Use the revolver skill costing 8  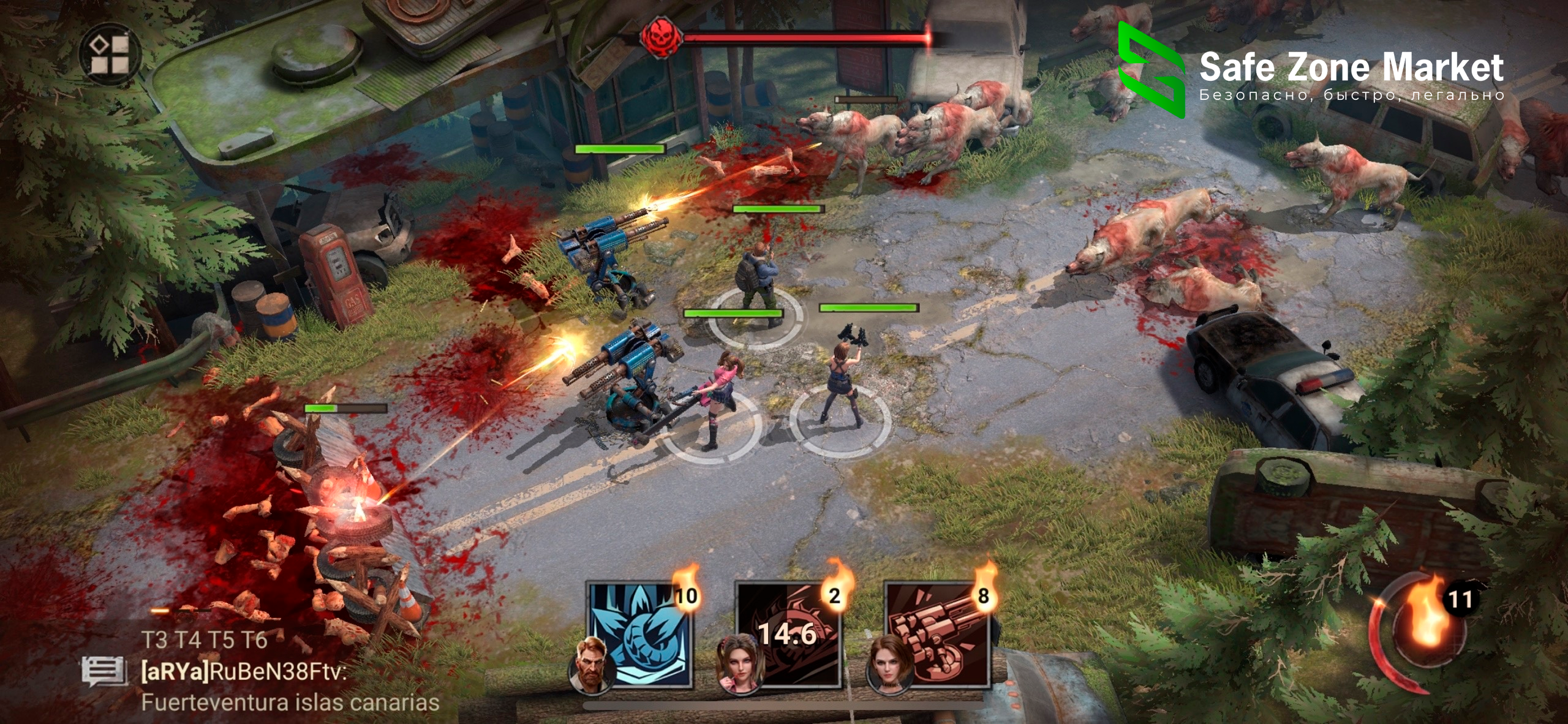pyautogui.click(x=938, y=634)
